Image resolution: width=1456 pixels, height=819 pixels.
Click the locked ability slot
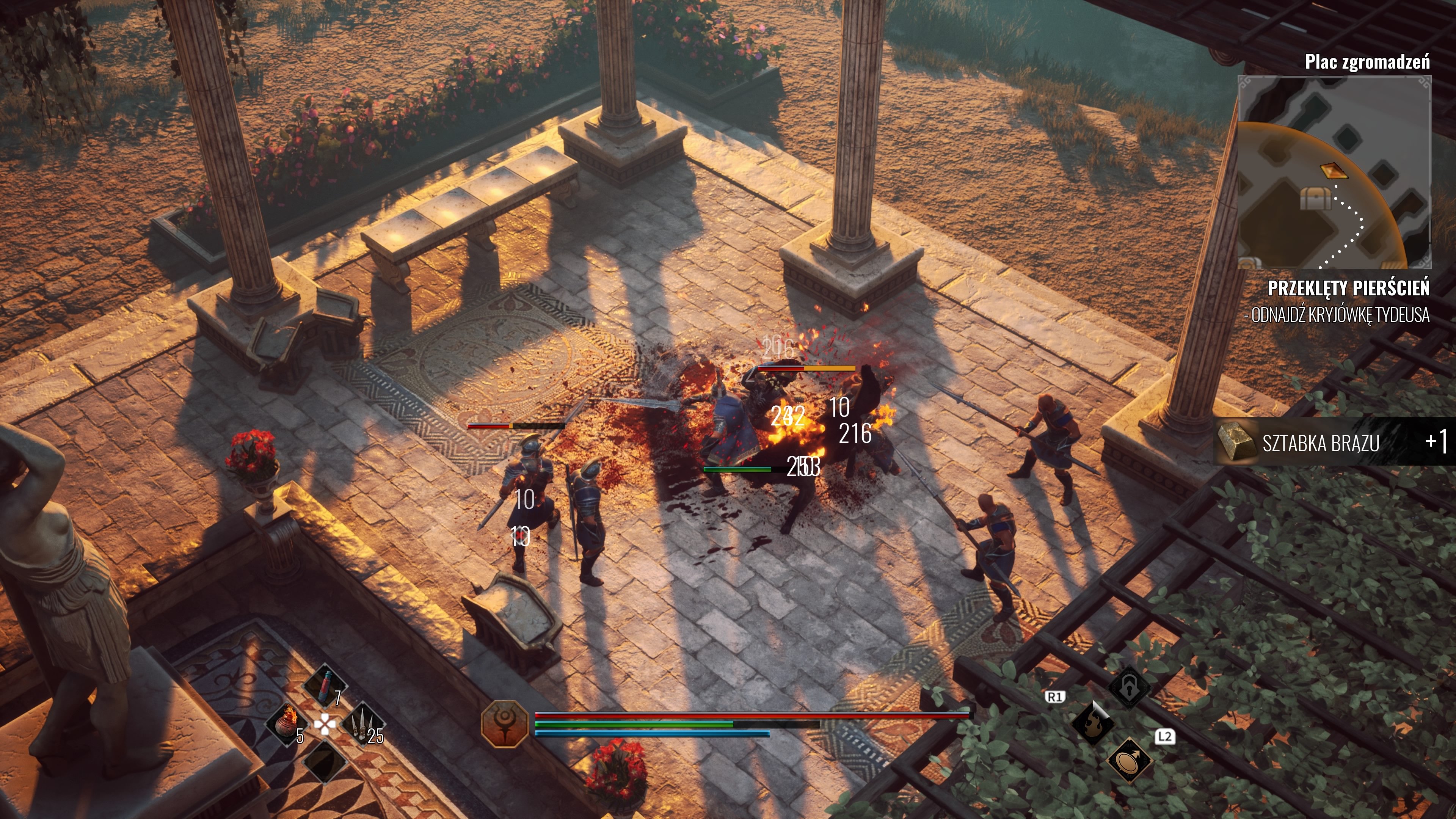(1129, 687)
